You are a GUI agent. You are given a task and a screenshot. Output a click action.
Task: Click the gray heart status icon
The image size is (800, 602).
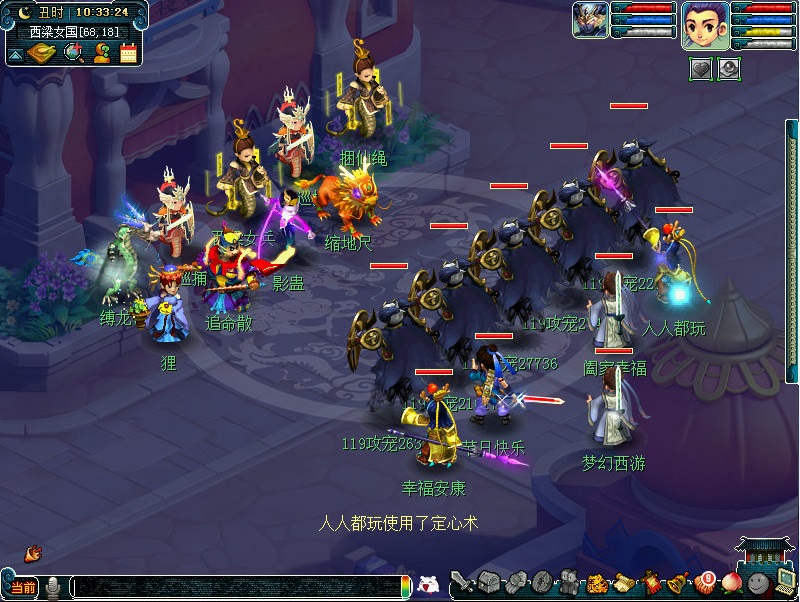pyautogui.click(x=701, y=68)
